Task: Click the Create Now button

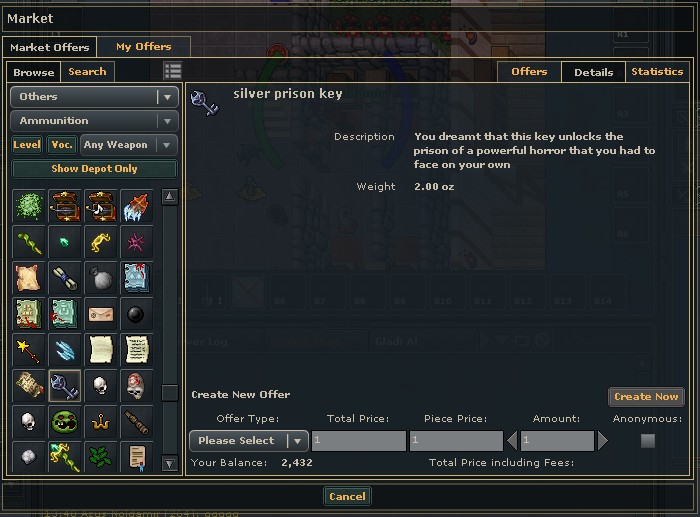Action: click(646, 397)
